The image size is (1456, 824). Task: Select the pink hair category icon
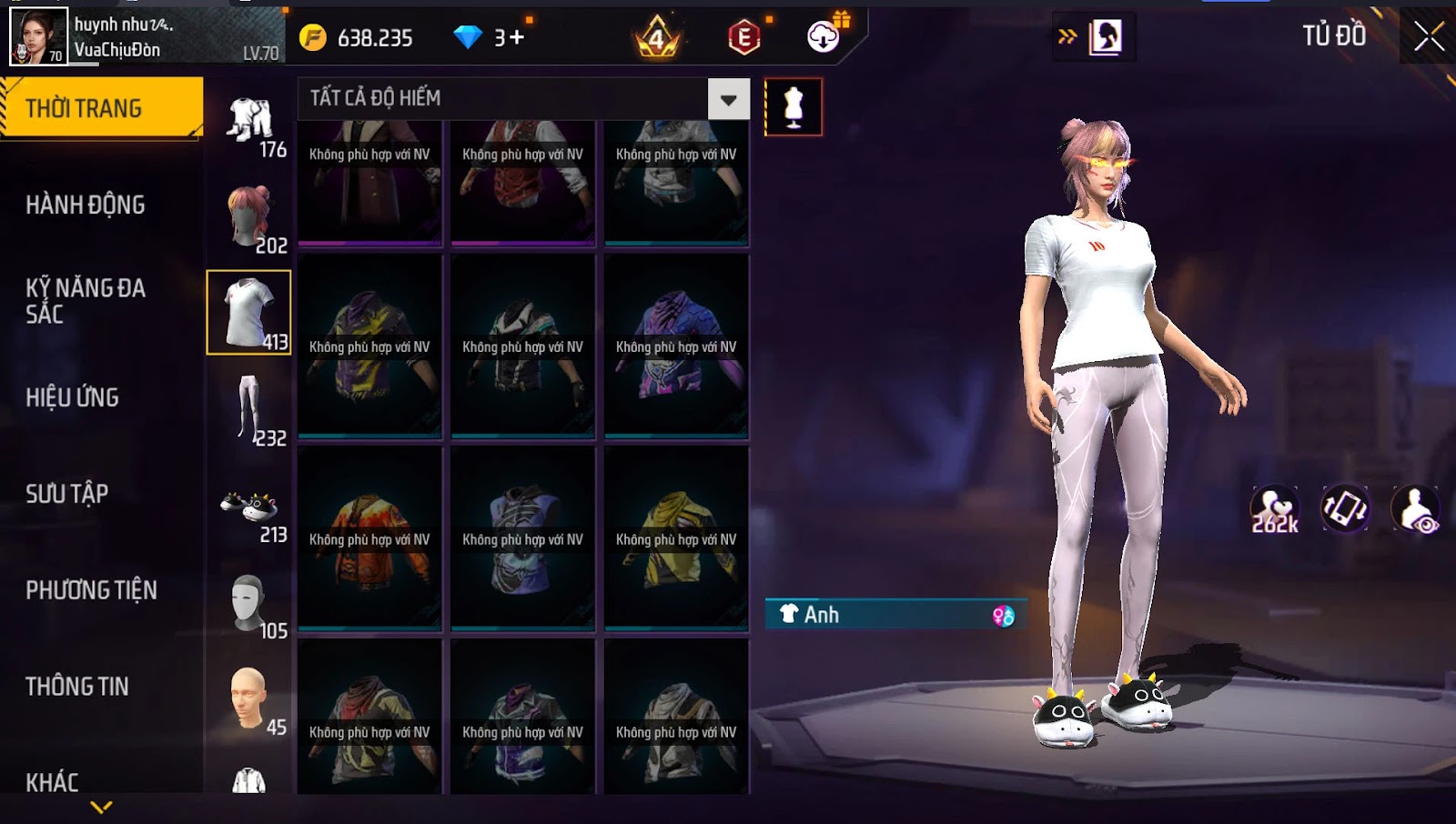click(250, 217)
